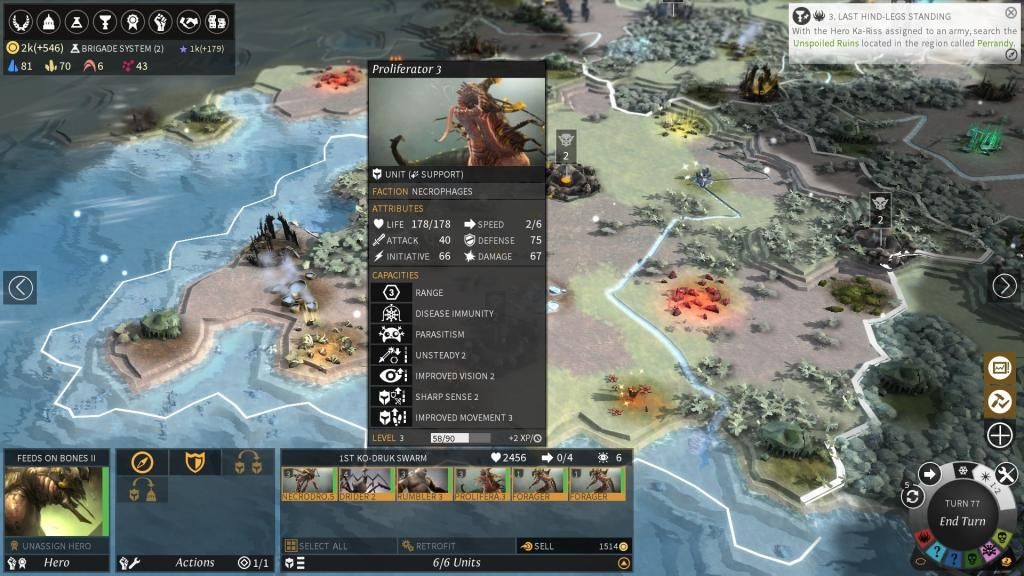Activate the compass army action
Image resolution: width=1024 pixels, height=576 pixels.
(142, 462)
